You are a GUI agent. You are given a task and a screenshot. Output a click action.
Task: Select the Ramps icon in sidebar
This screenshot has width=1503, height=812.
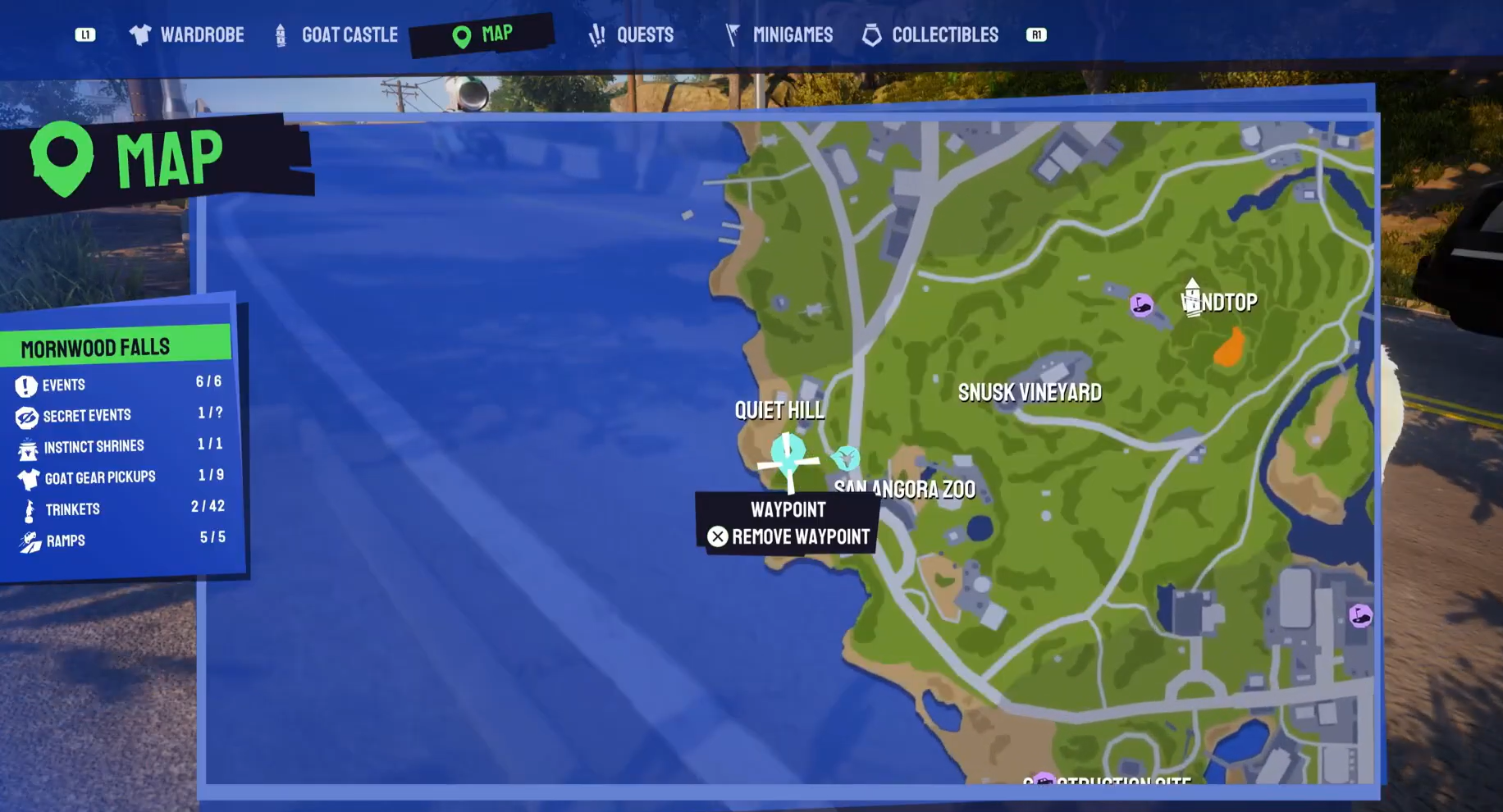pyautogui.click(x=27, y=540)
